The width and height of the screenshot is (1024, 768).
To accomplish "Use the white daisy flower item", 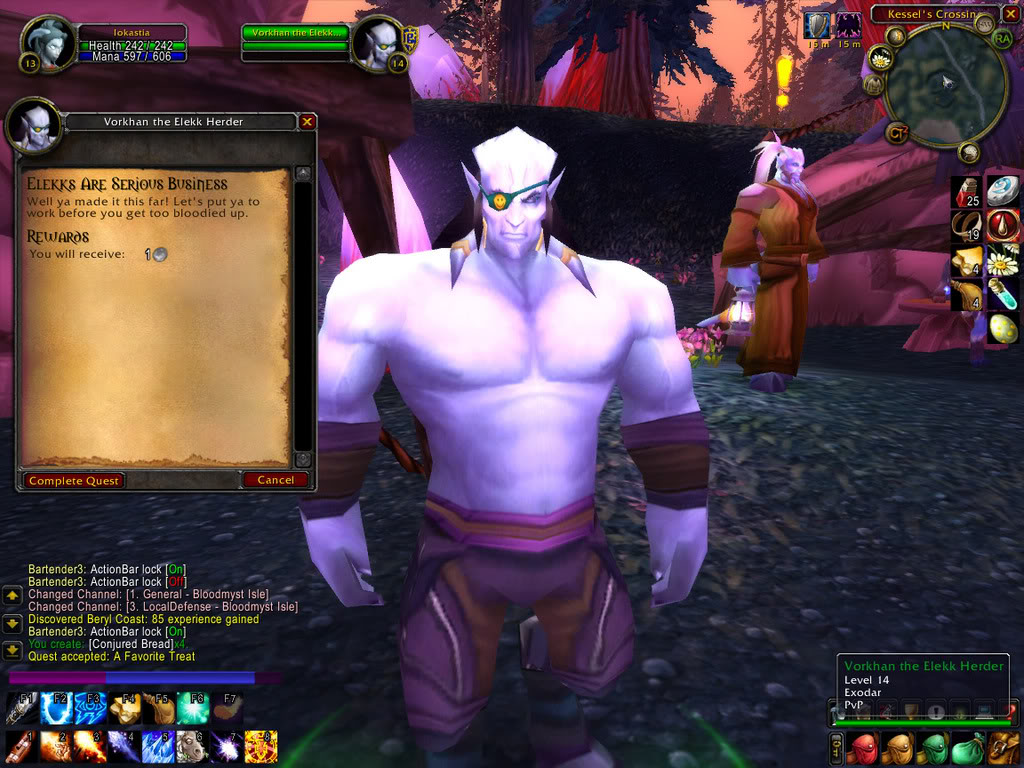I will [1002, 260].
